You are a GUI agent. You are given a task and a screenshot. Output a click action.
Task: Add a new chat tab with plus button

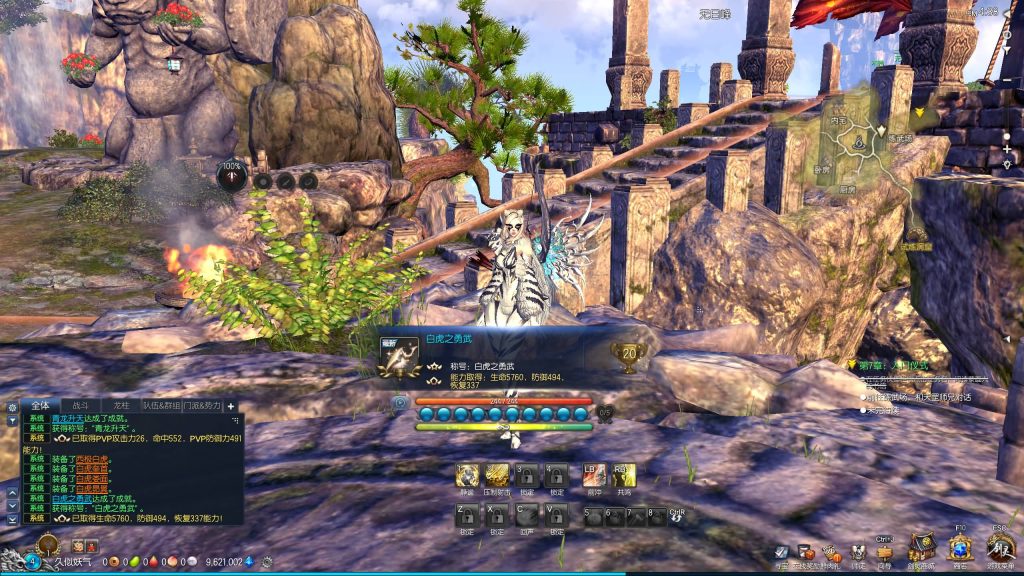[231, 405]
